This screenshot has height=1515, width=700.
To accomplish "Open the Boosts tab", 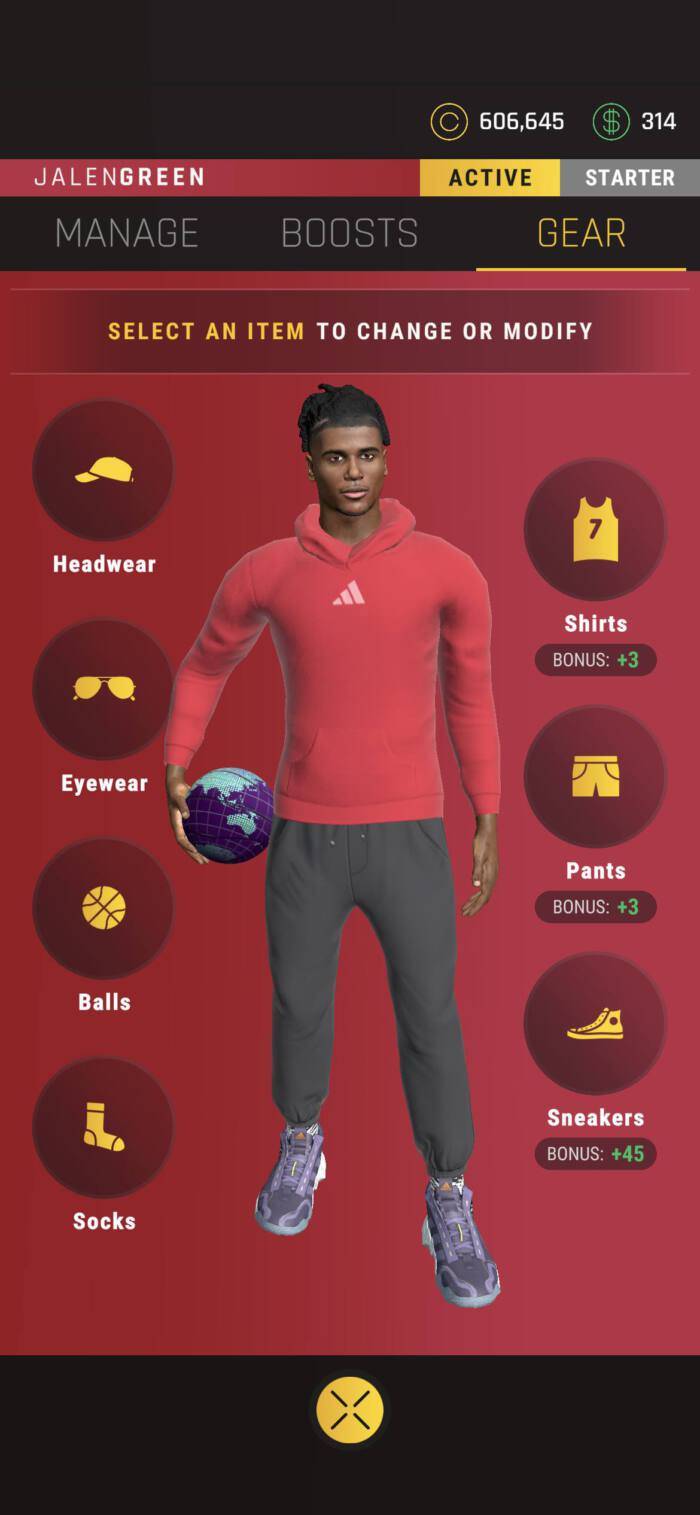I will [x=349, y=233].
